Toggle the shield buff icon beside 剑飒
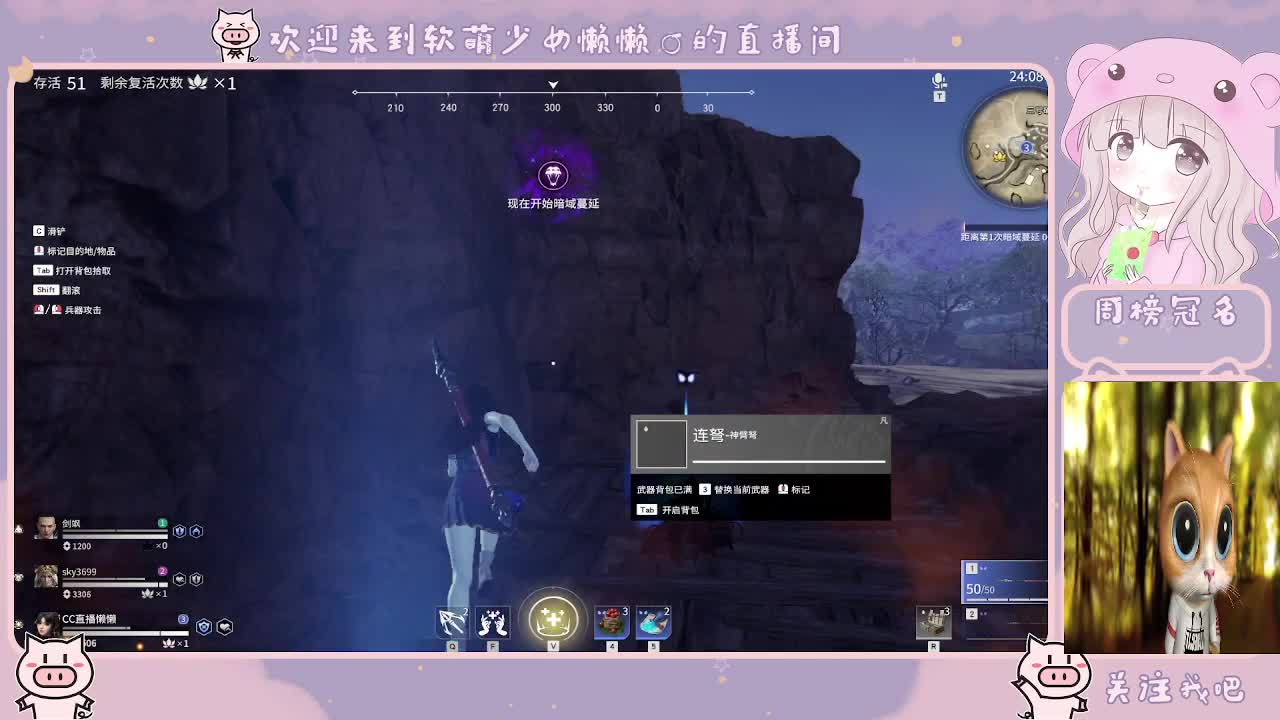Screen dimensions: 1280x720 tap(180, 533)
